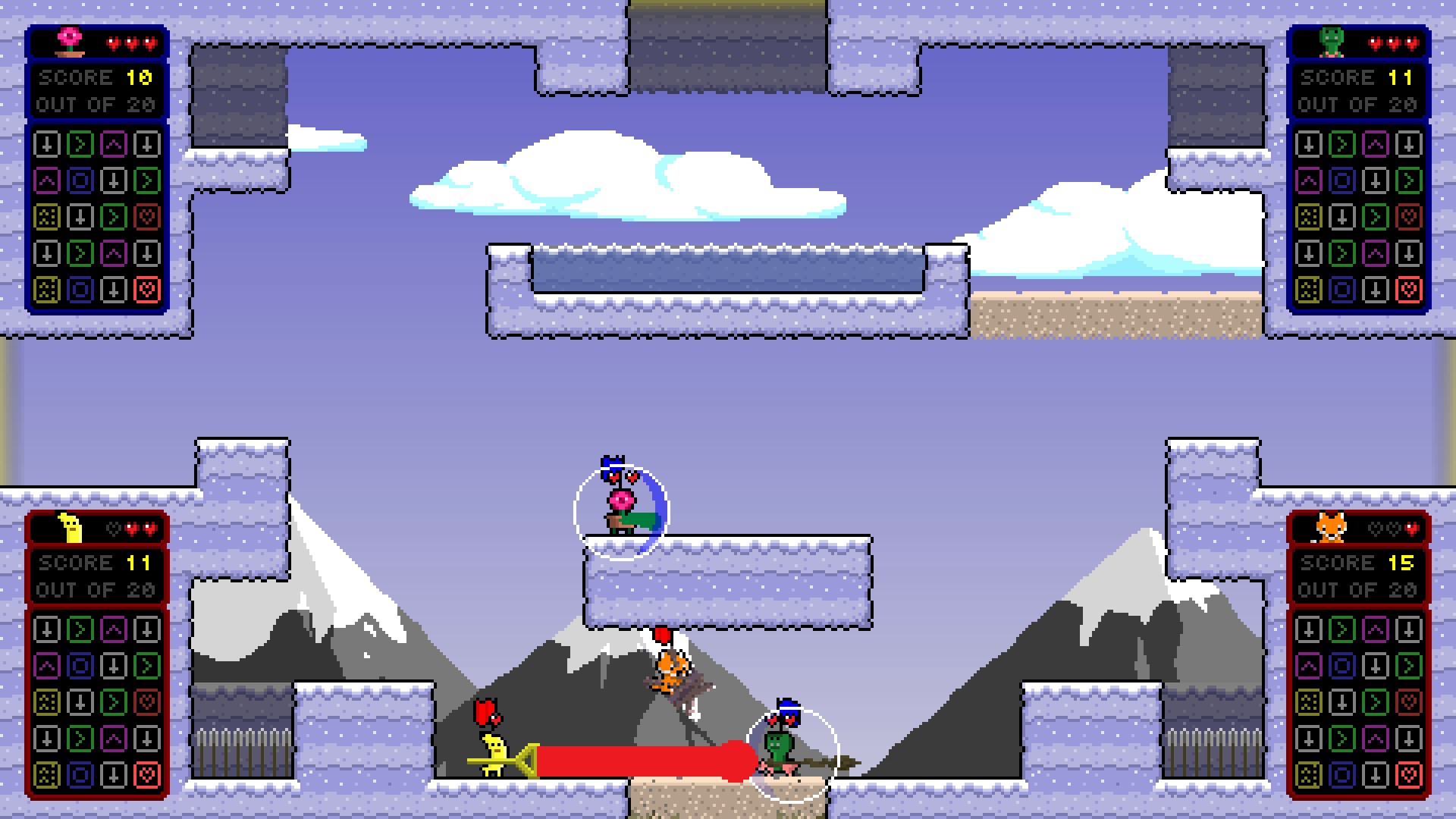Click the yellow dice tile in flower player's grid

point(48,217)
